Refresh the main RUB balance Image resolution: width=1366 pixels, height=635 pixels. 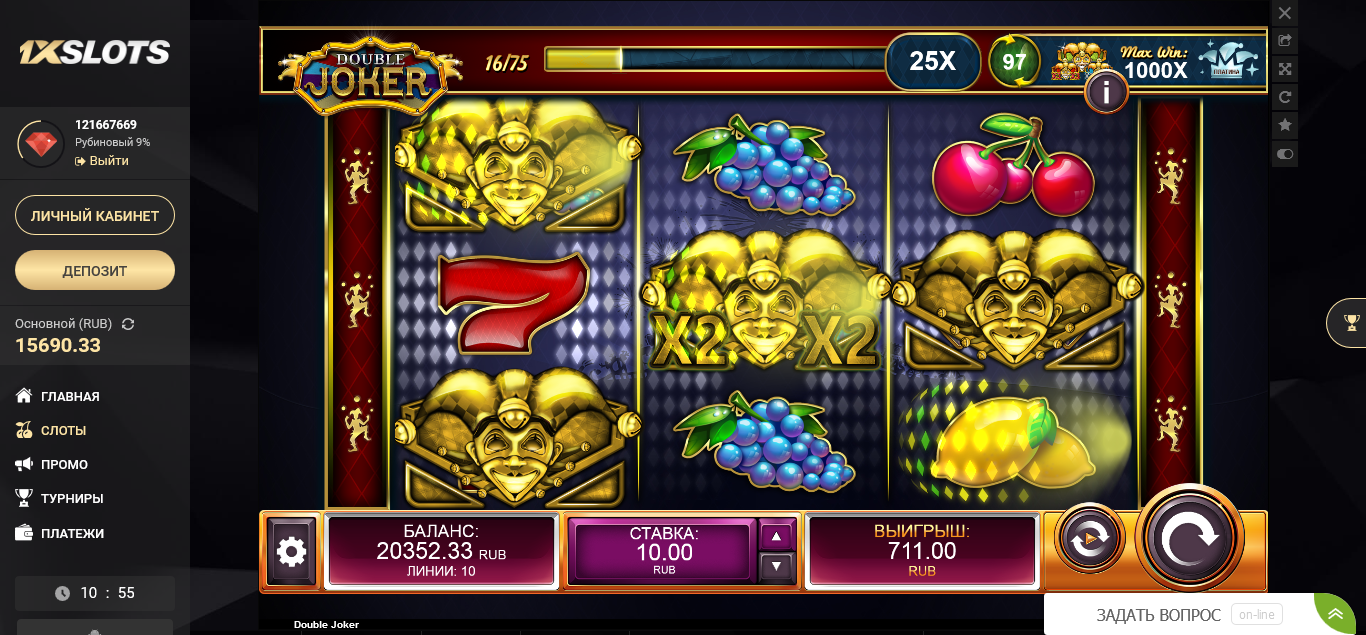point(128,324)
